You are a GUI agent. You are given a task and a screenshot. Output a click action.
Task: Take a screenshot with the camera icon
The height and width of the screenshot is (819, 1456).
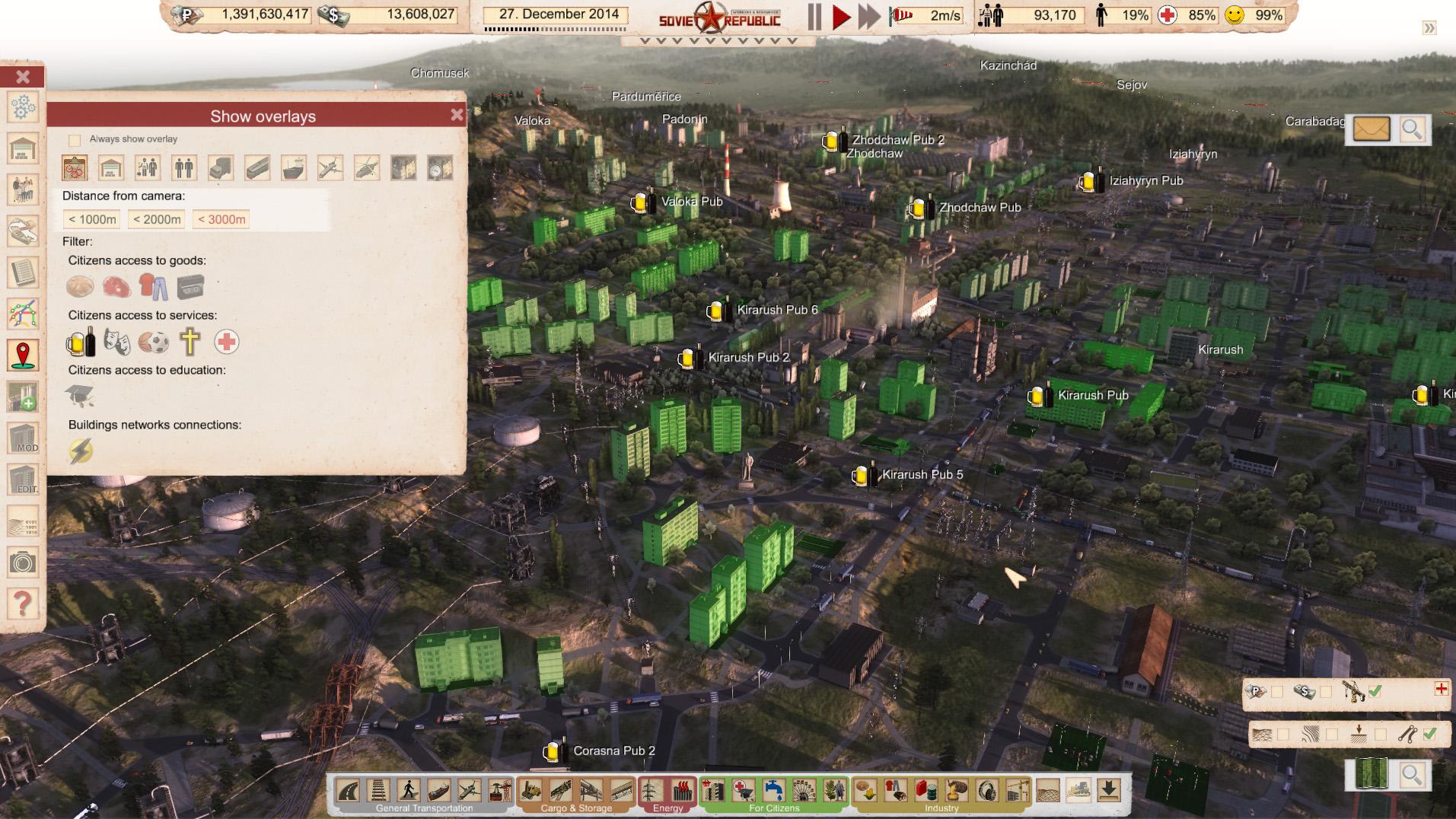23,563
